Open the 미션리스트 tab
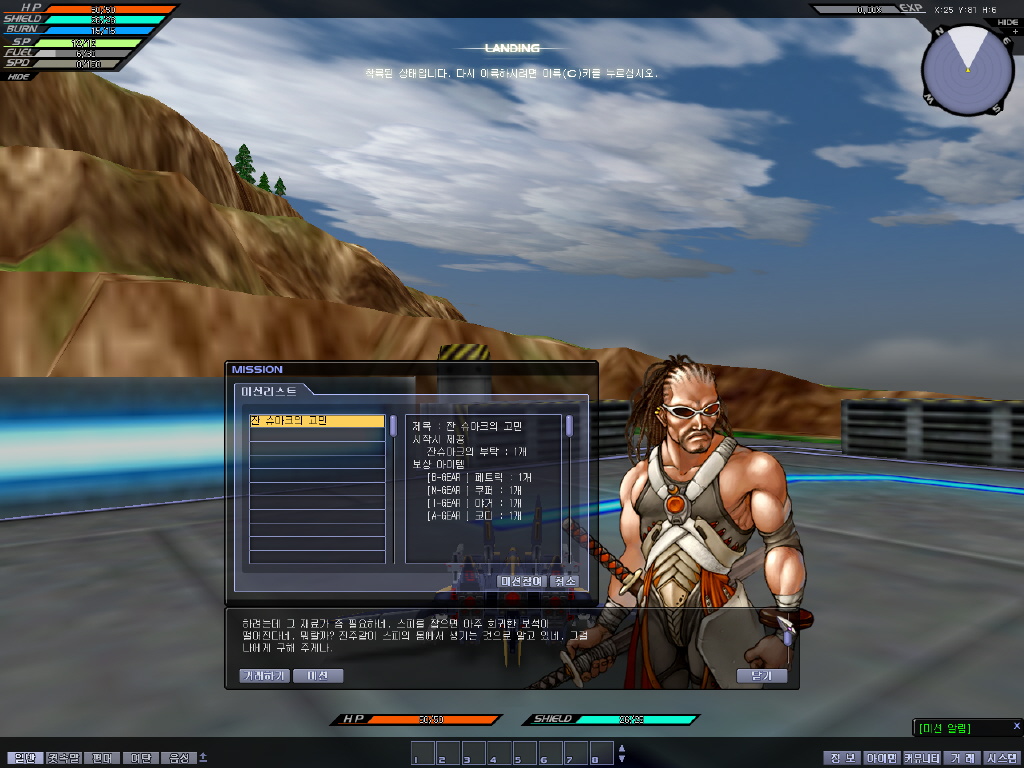The image size is (1024, 768). tap(272, 391)
